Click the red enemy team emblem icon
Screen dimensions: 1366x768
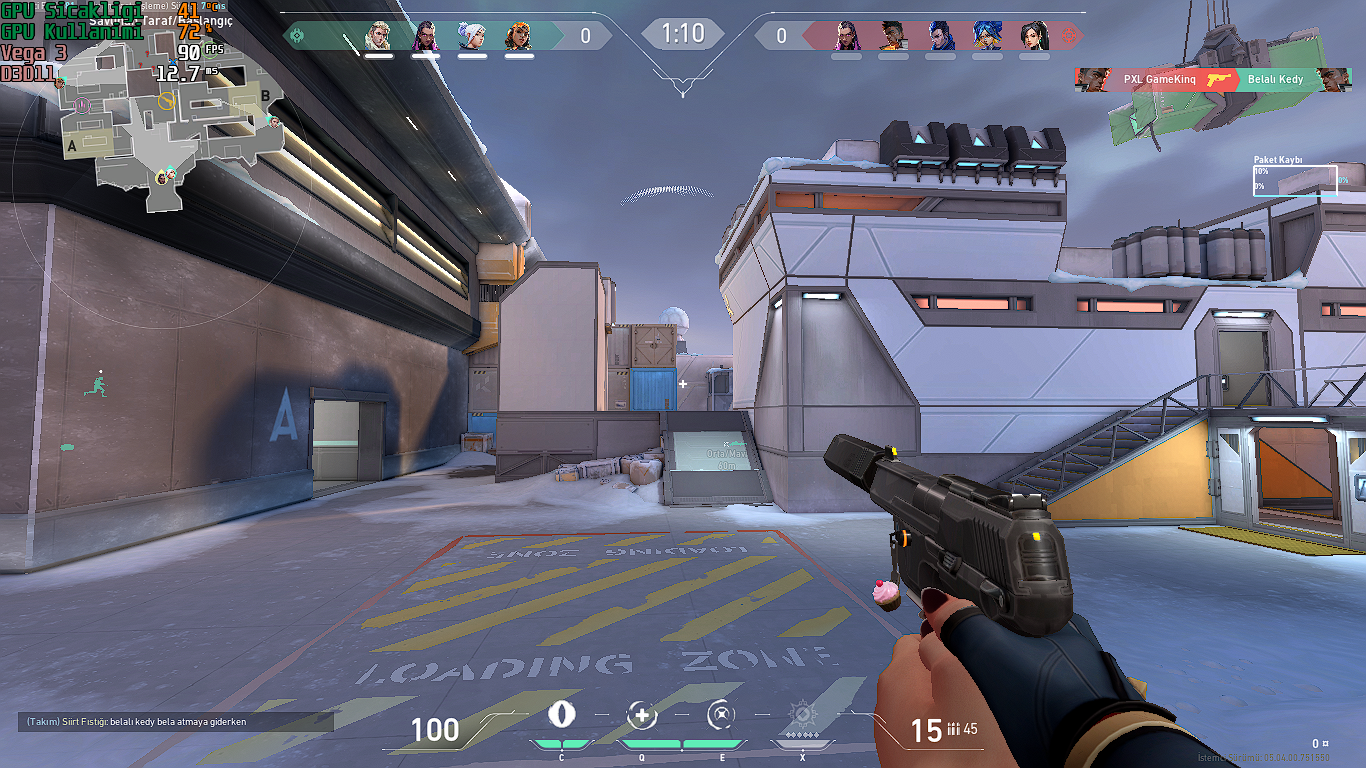(1069, 36)
